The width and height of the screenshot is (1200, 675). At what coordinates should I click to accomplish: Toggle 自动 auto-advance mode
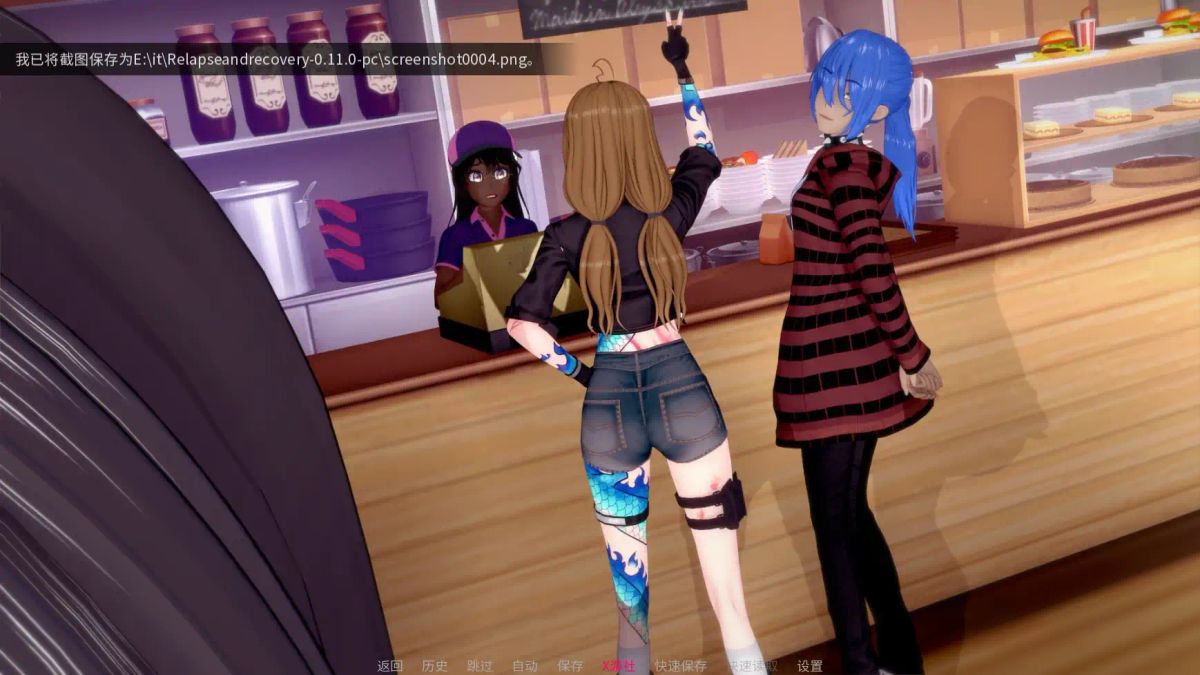525,666
